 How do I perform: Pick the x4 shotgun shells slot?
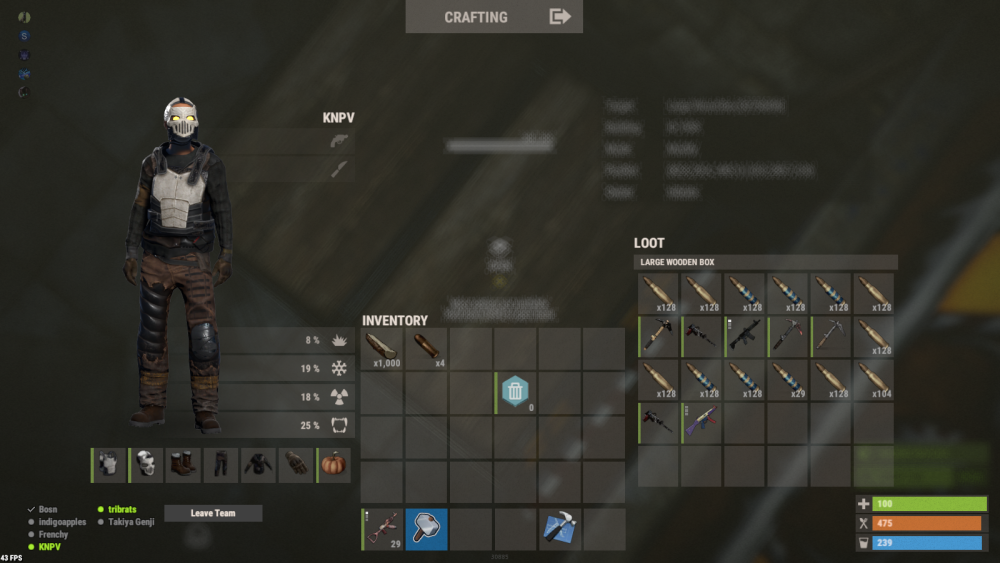(x=426, y=348)
